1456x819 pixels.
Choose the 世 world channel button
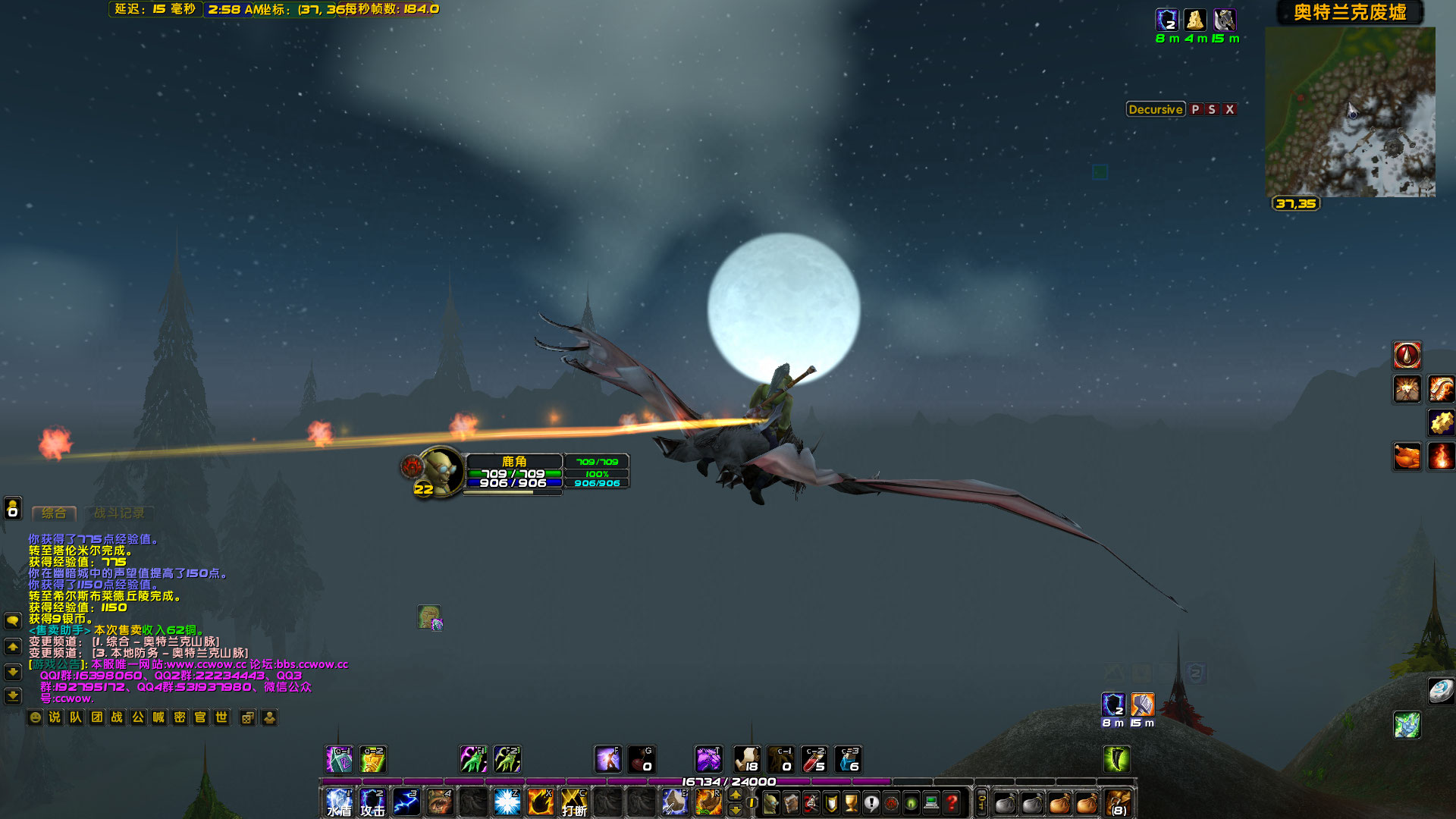click(x=221, y=717)
